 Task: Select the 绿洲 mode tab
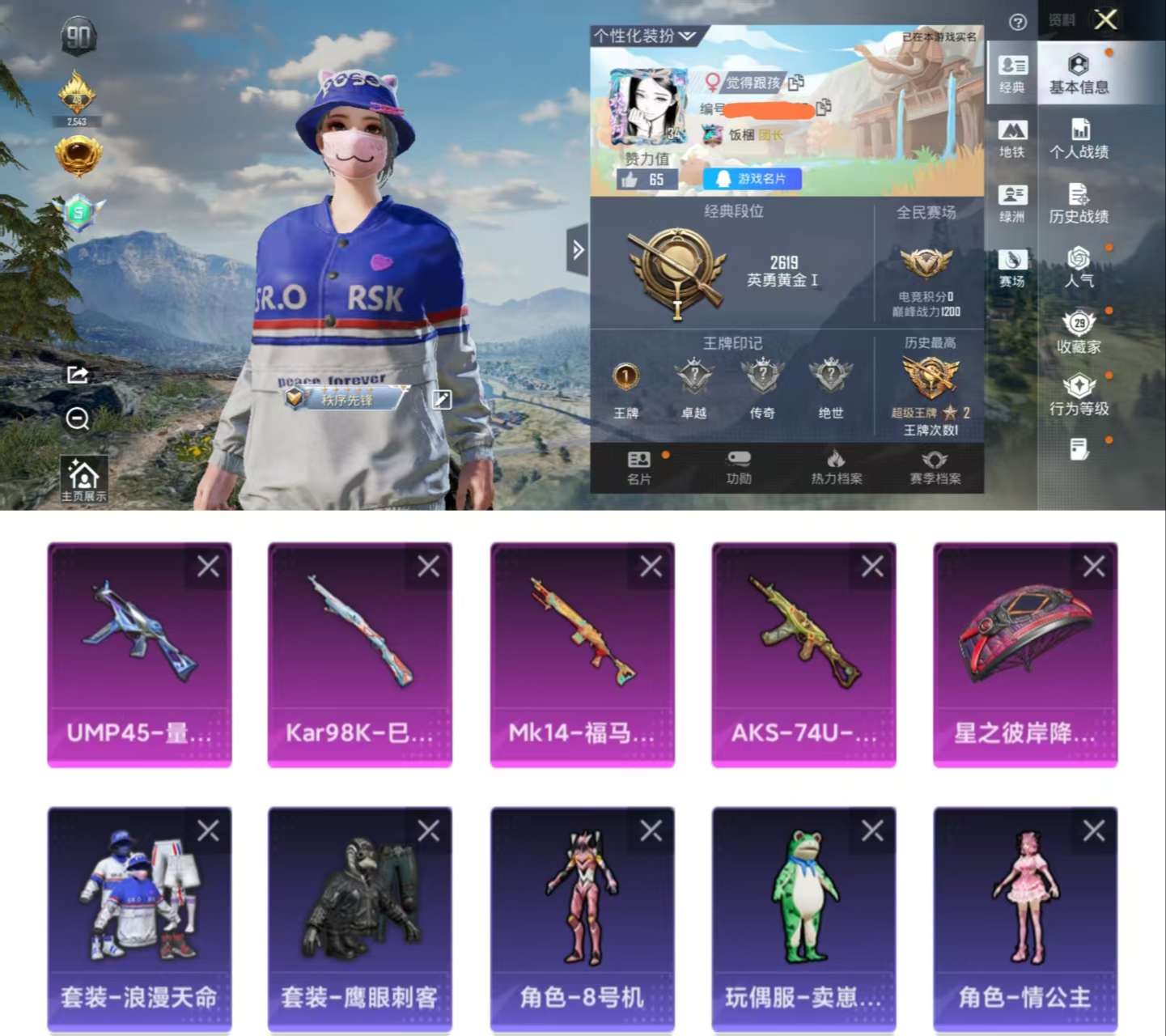(x=1011, y=203)
